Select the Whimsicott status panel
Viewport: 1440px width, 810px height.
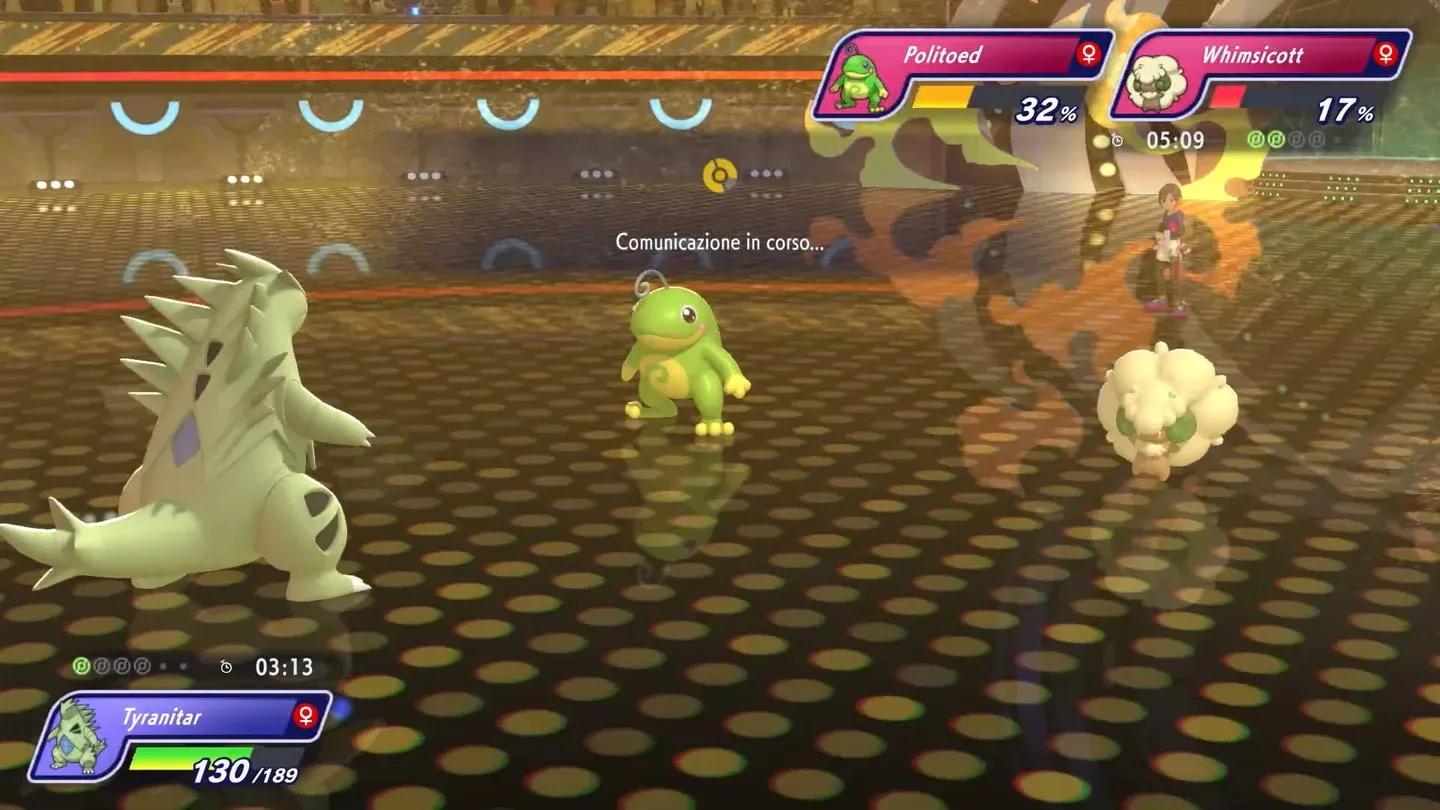tap(1262, 75)
